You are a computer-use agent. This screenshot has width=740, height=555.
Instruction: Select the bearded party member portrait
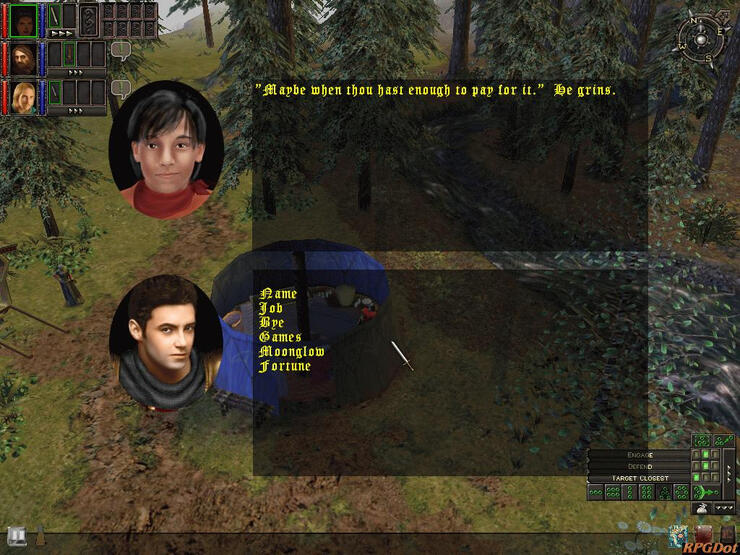coord(23,56)
